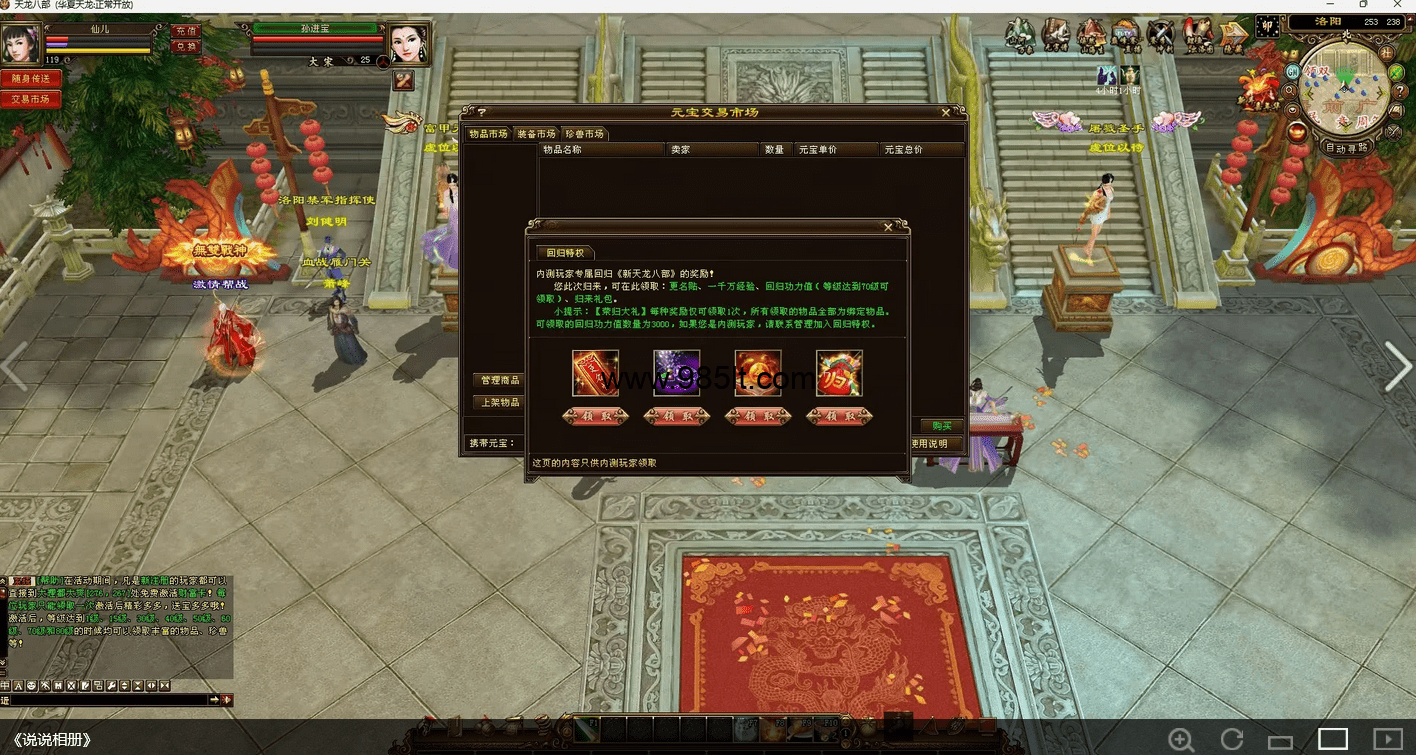
Task: Claim the red lucky bag reward with 领取
Action: [x=840, y=416]
